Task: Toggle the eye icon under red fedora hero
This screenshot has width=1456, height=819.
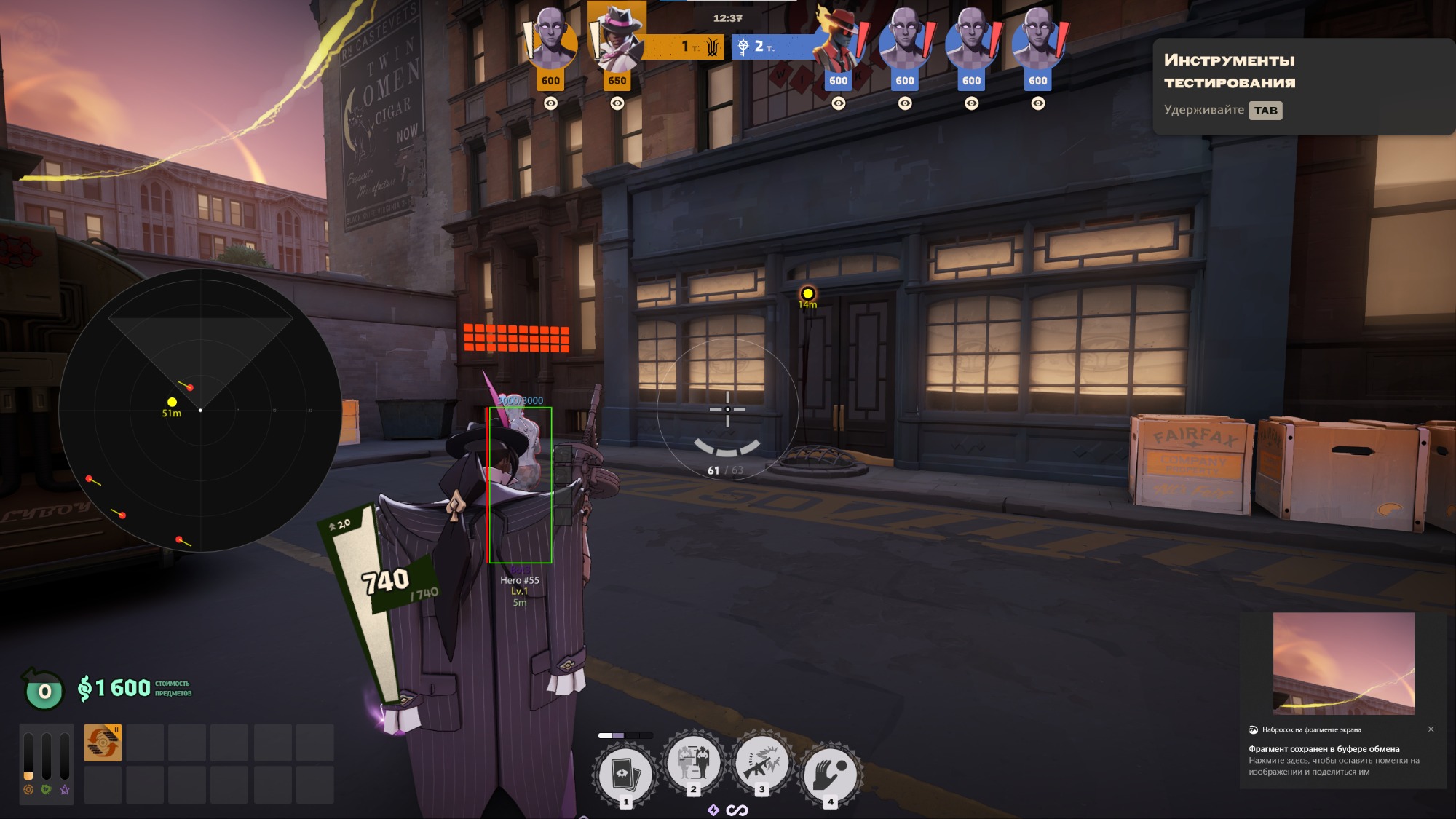Action: click(839, 103)
